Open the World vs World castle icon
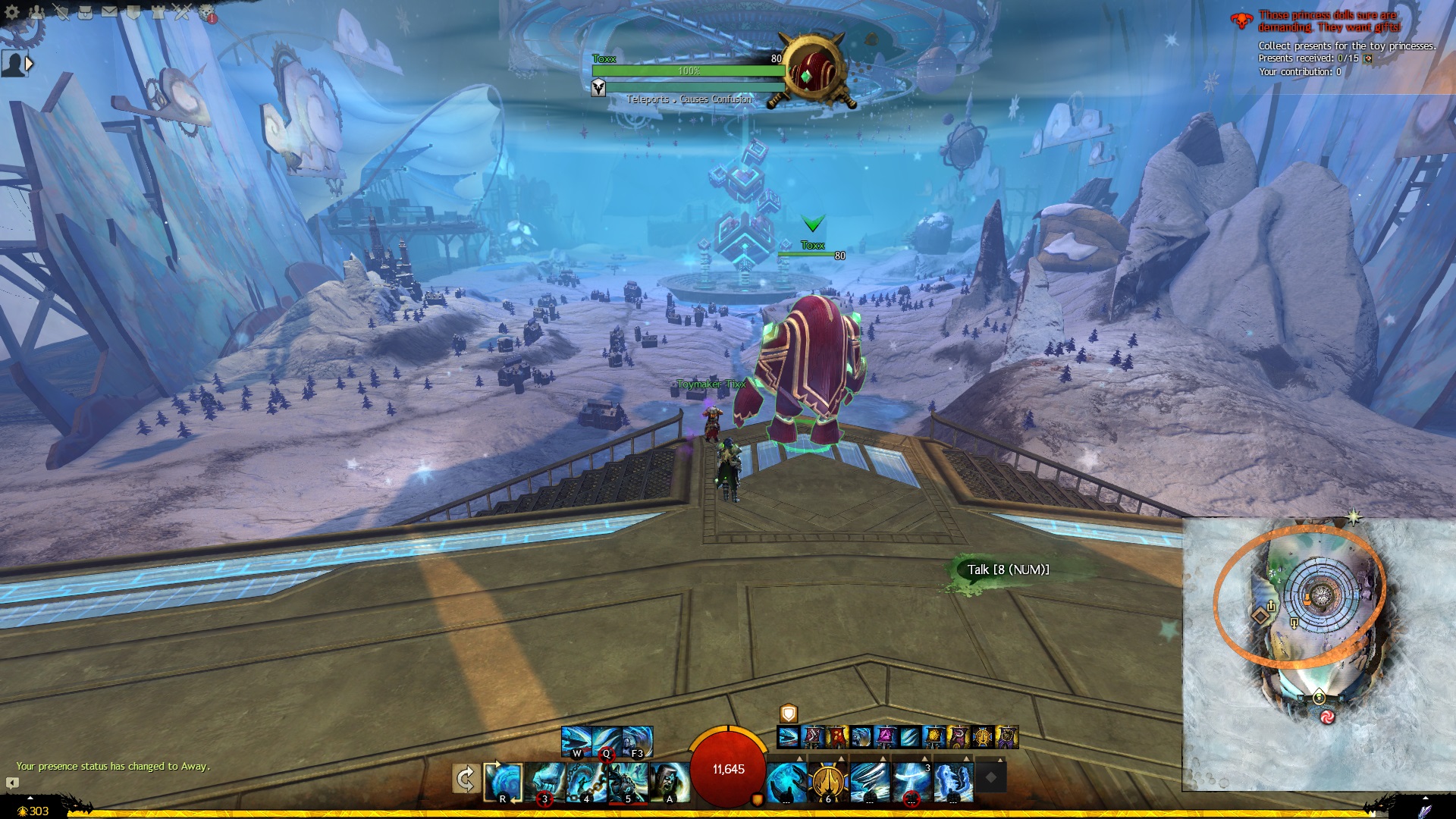This screenshot has width=1456, height=819. click(158, 12)
